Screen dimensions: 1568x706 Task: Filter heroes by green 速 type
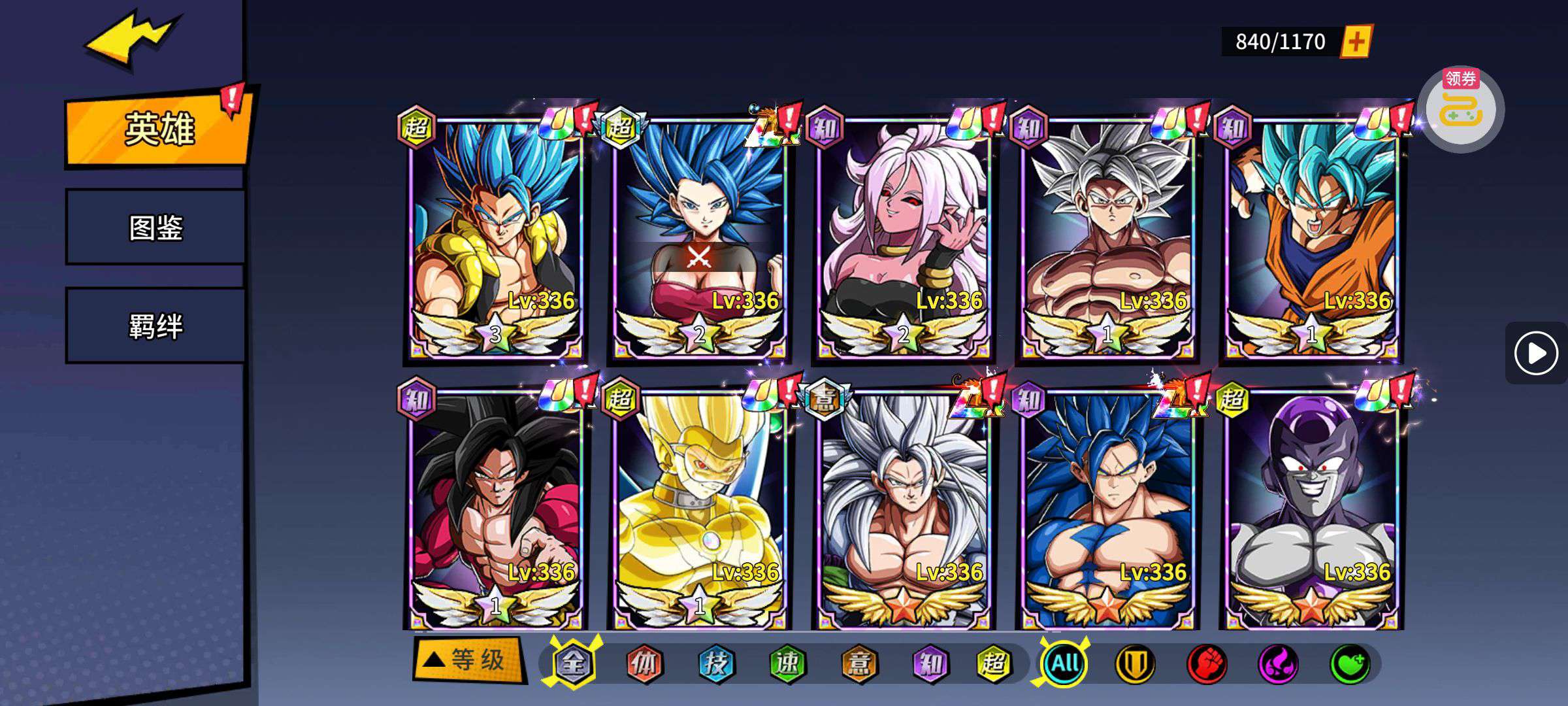tap(787, 664)
